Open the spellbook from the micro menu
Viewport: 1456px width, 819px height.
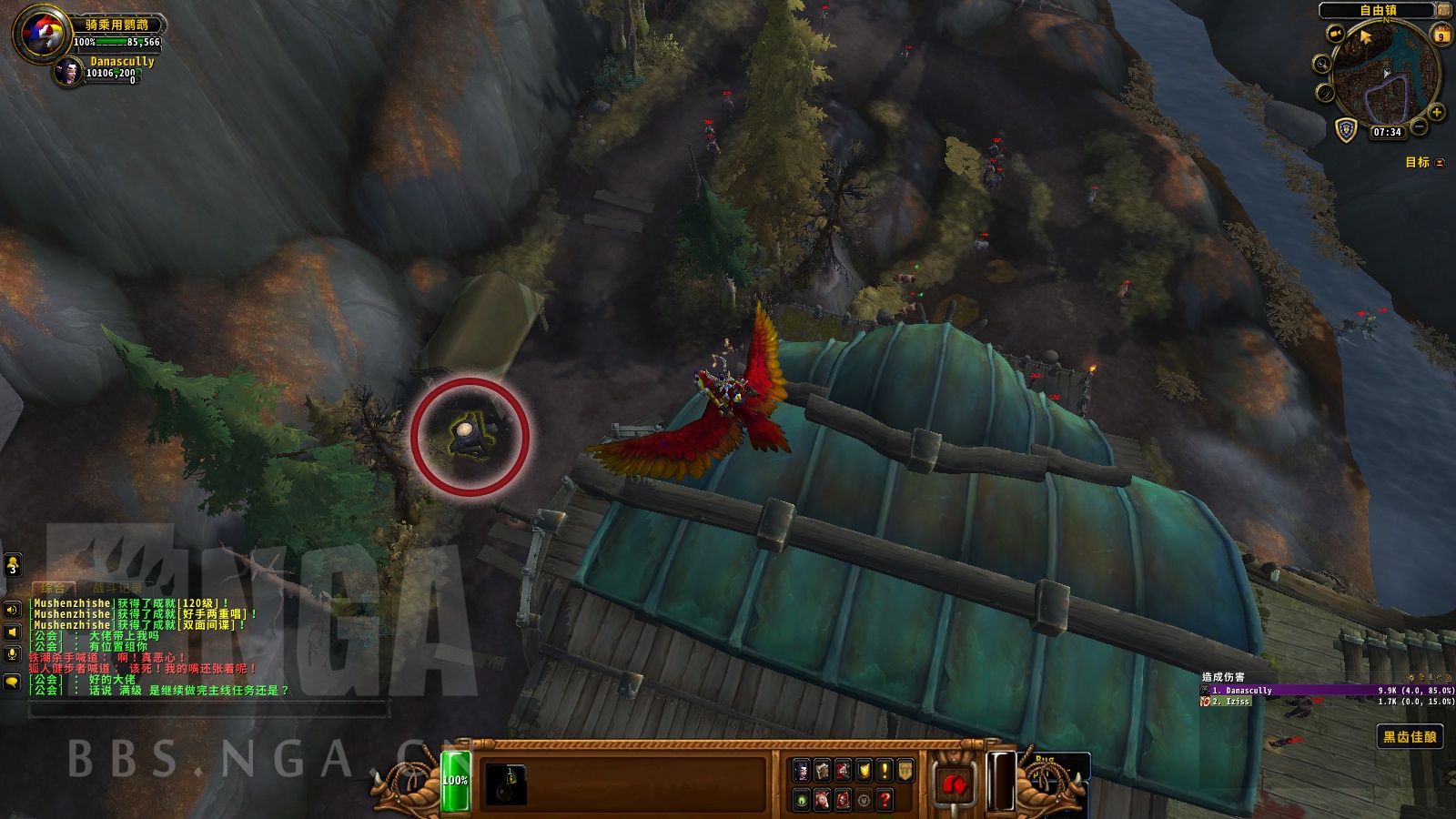[x=822, y=770]
